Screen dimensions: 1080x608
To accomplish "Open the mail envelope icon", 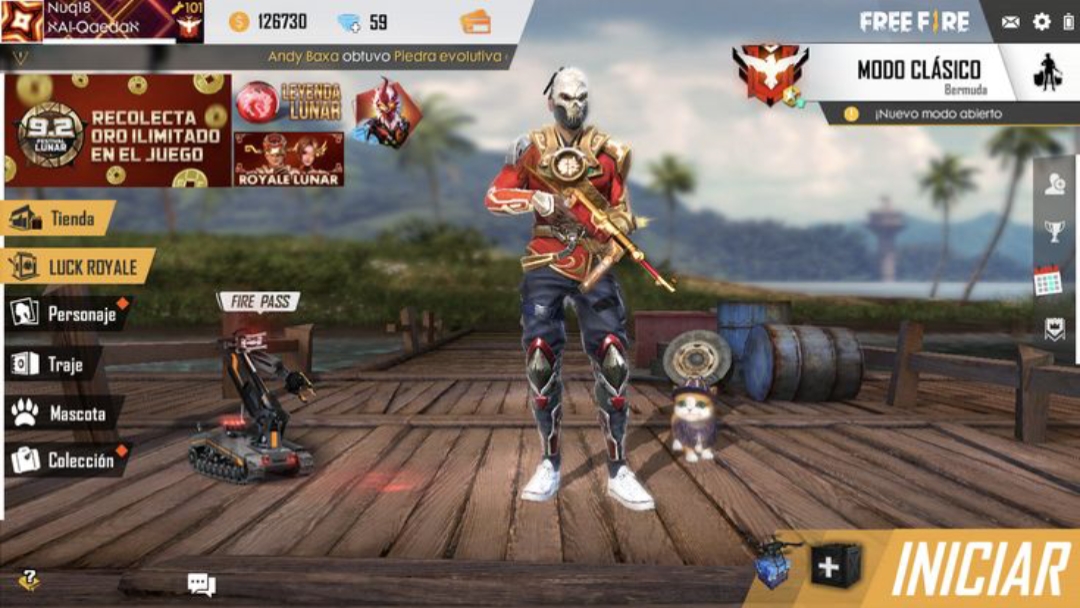I will (1010, 22).
